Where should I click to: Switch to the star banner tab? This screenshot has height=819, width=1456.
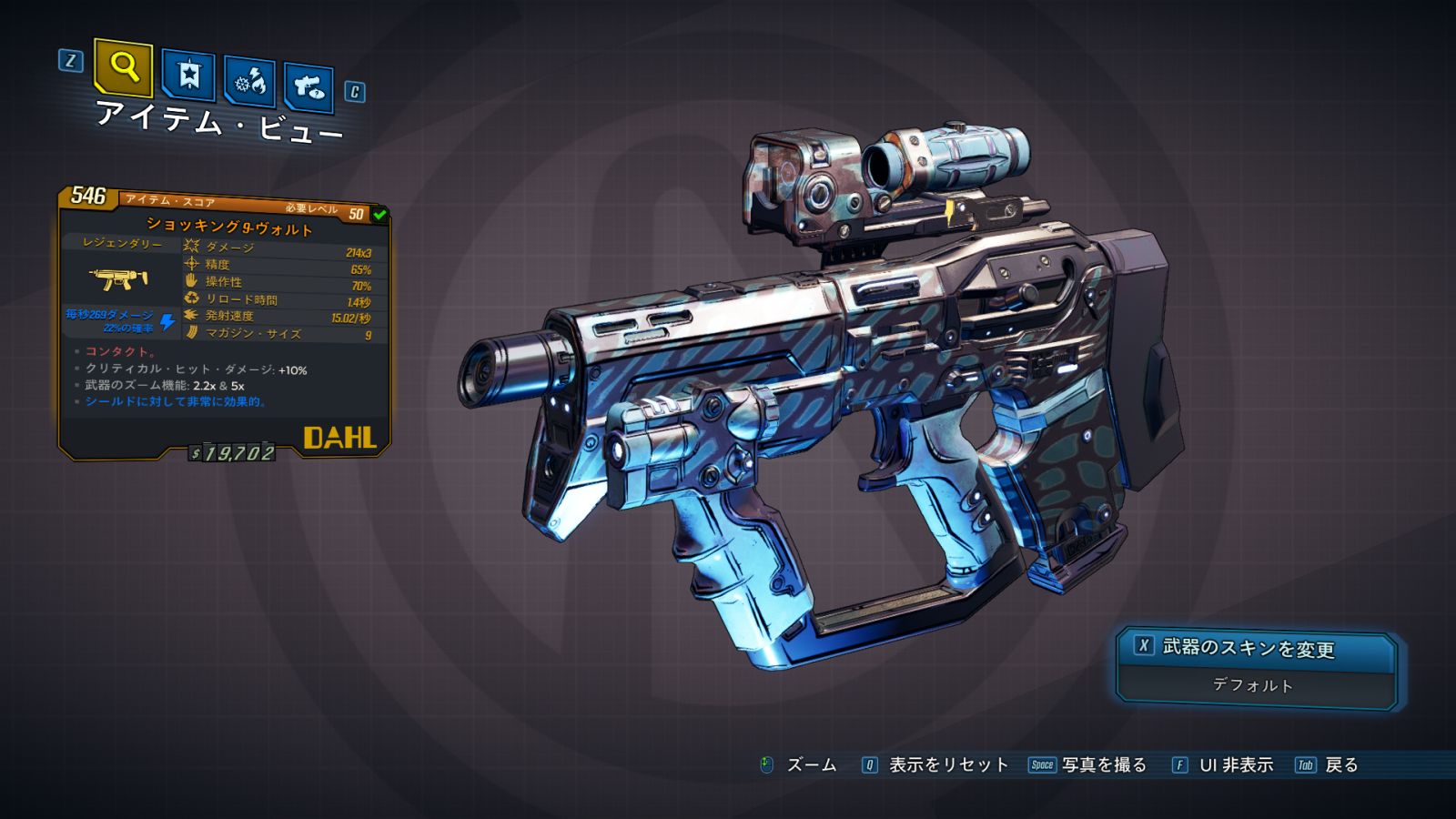[x=188, y=76]
